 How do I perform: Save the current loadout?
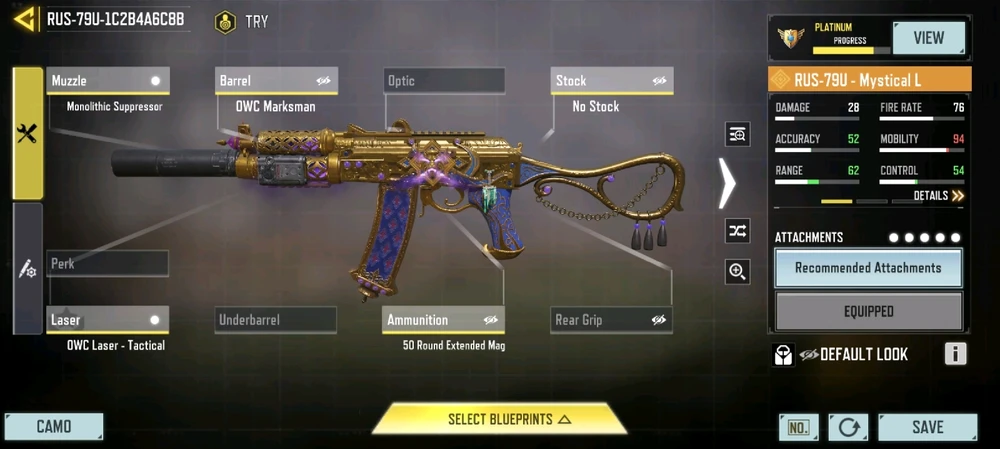coord(927,427)
